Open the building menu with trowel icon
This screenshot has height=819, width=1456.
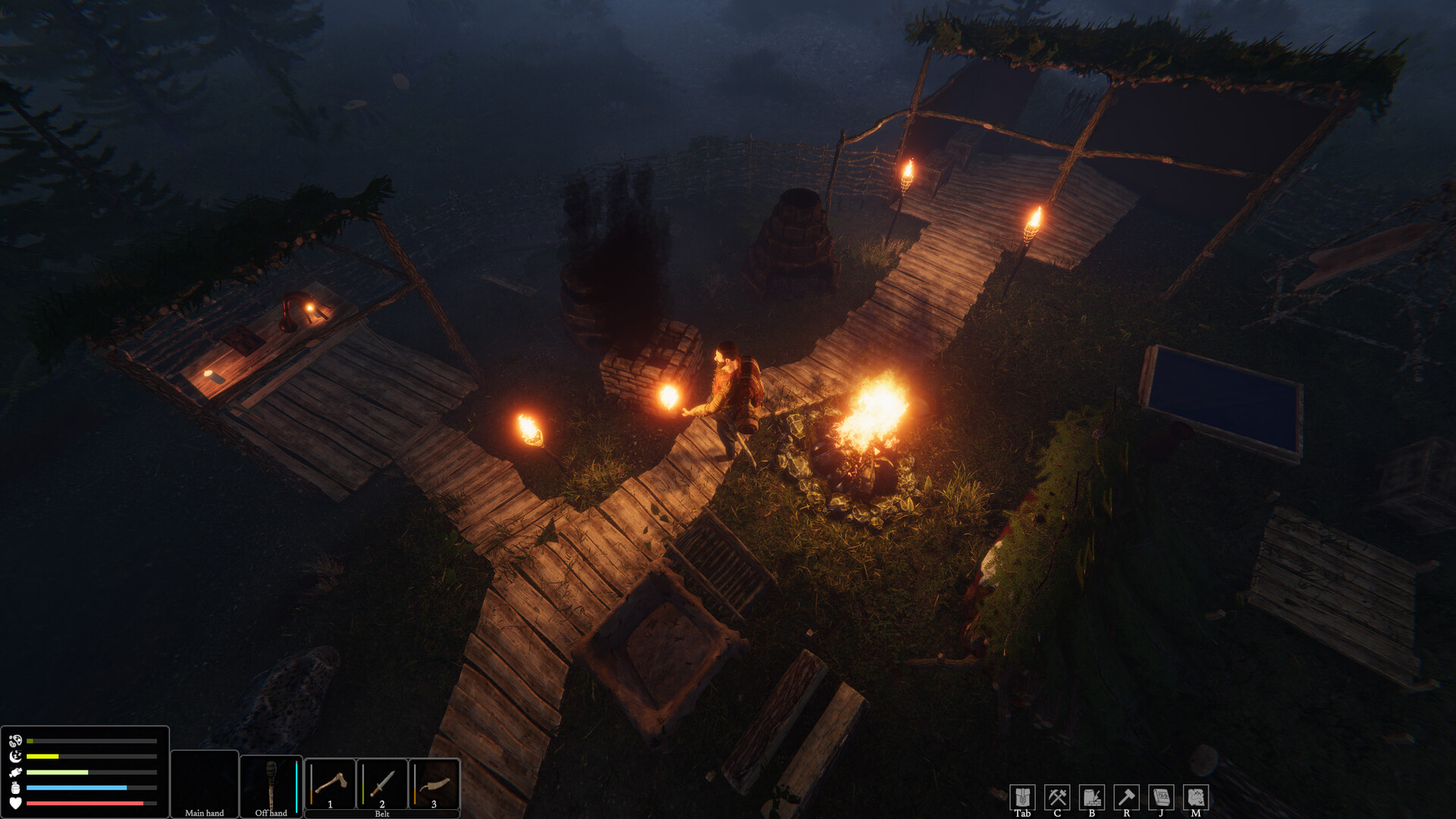click(x=1092, y=797)
